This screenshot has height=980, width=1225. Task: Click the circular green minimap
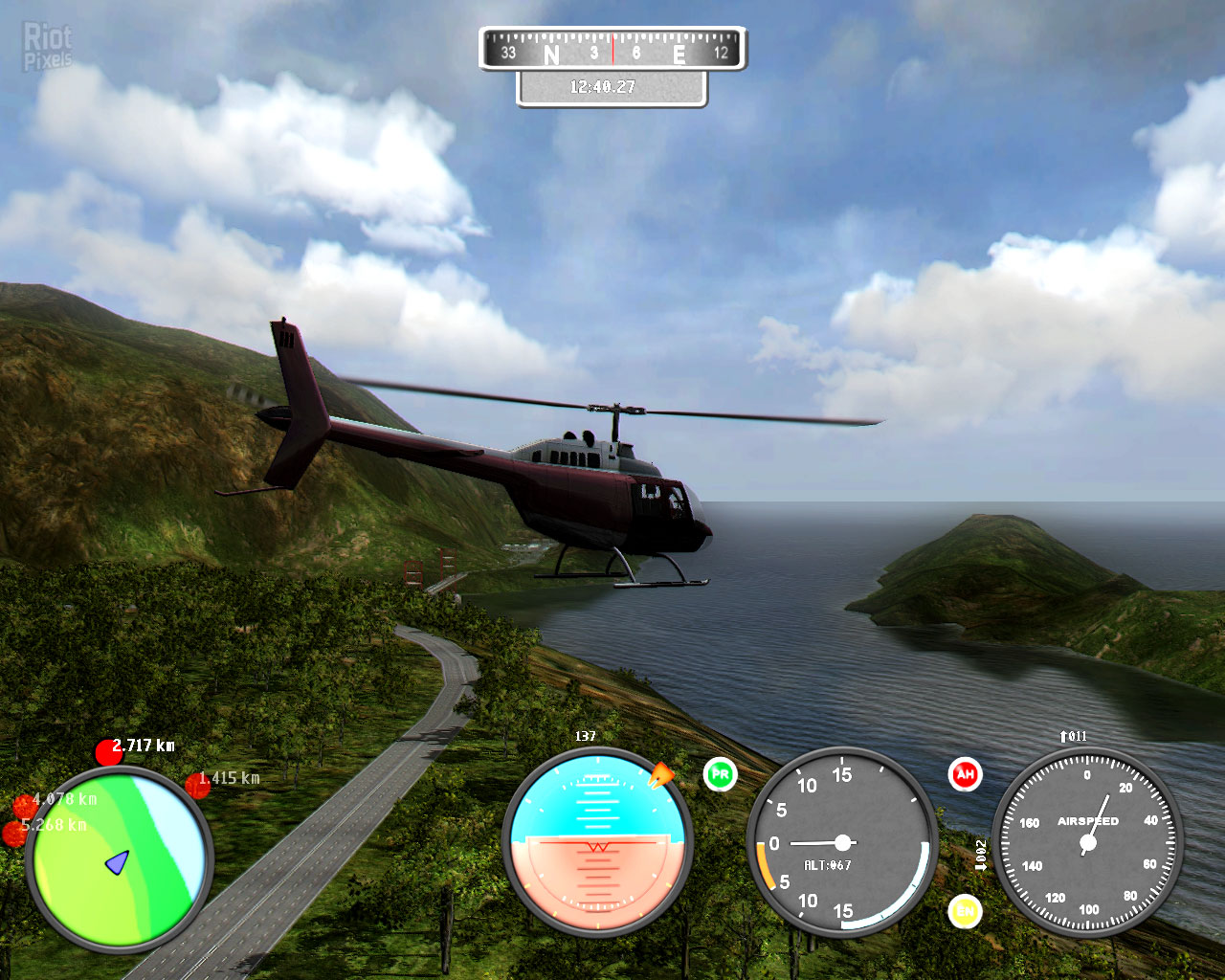[x=119, y=858]
